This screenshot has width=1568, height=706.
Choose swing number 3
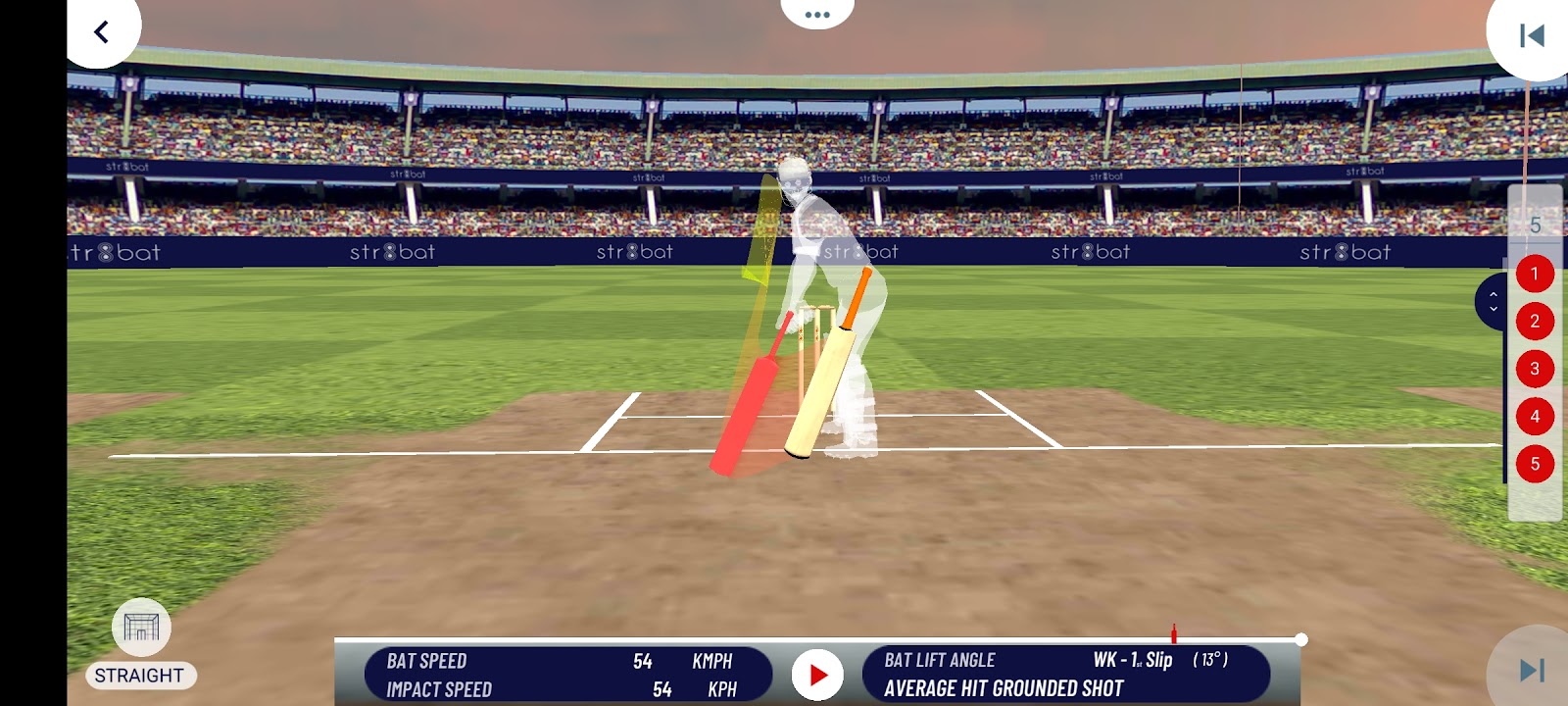point(1535,369)
